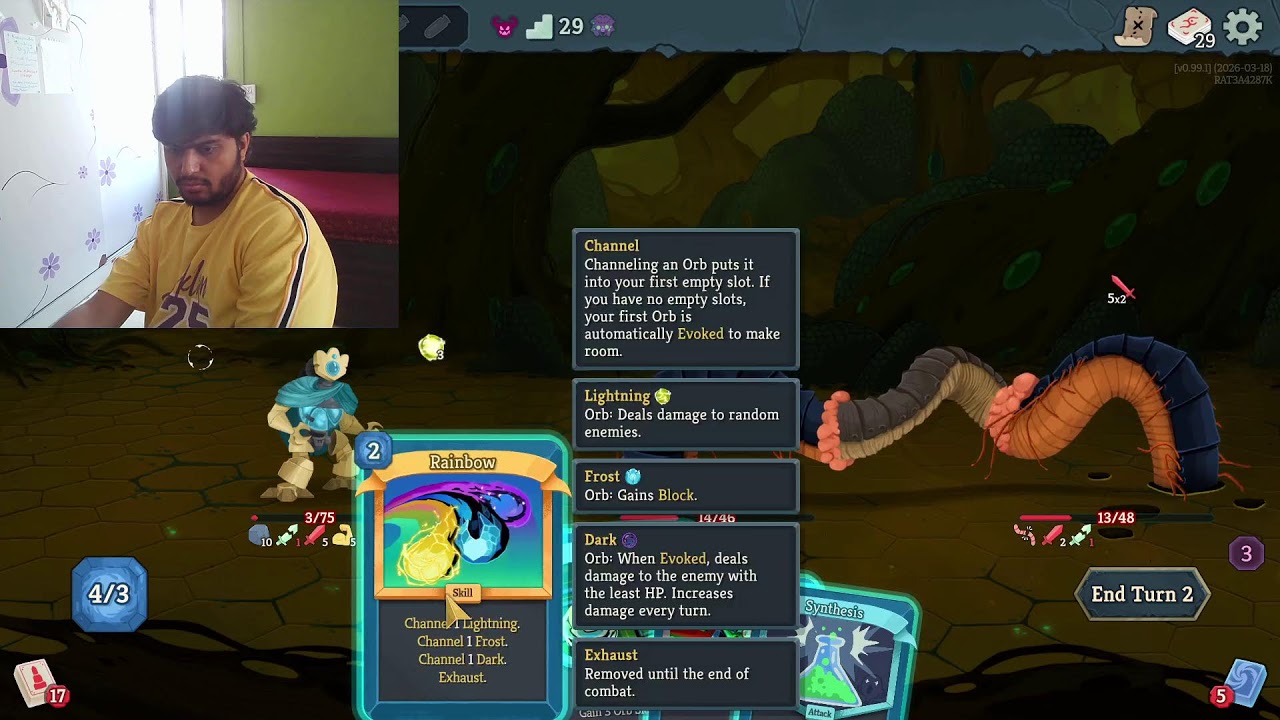This screenshot has height=720, width=1280.
Task: Open the exhaust pile showing 3
Action: [x=1246, y=553]
